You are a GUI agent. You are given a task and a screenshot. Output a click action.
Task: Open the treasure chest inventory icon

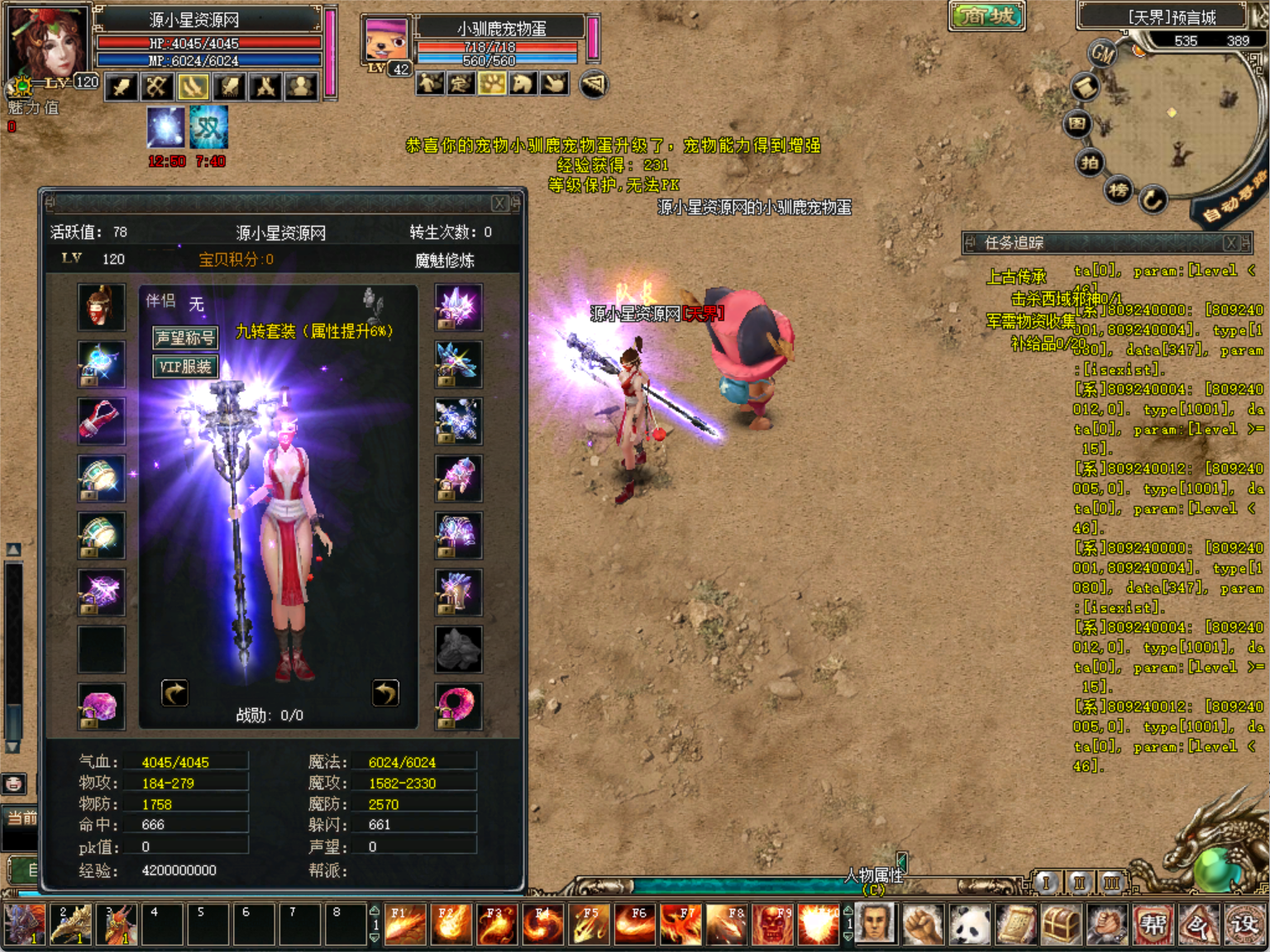(1061, 924)
